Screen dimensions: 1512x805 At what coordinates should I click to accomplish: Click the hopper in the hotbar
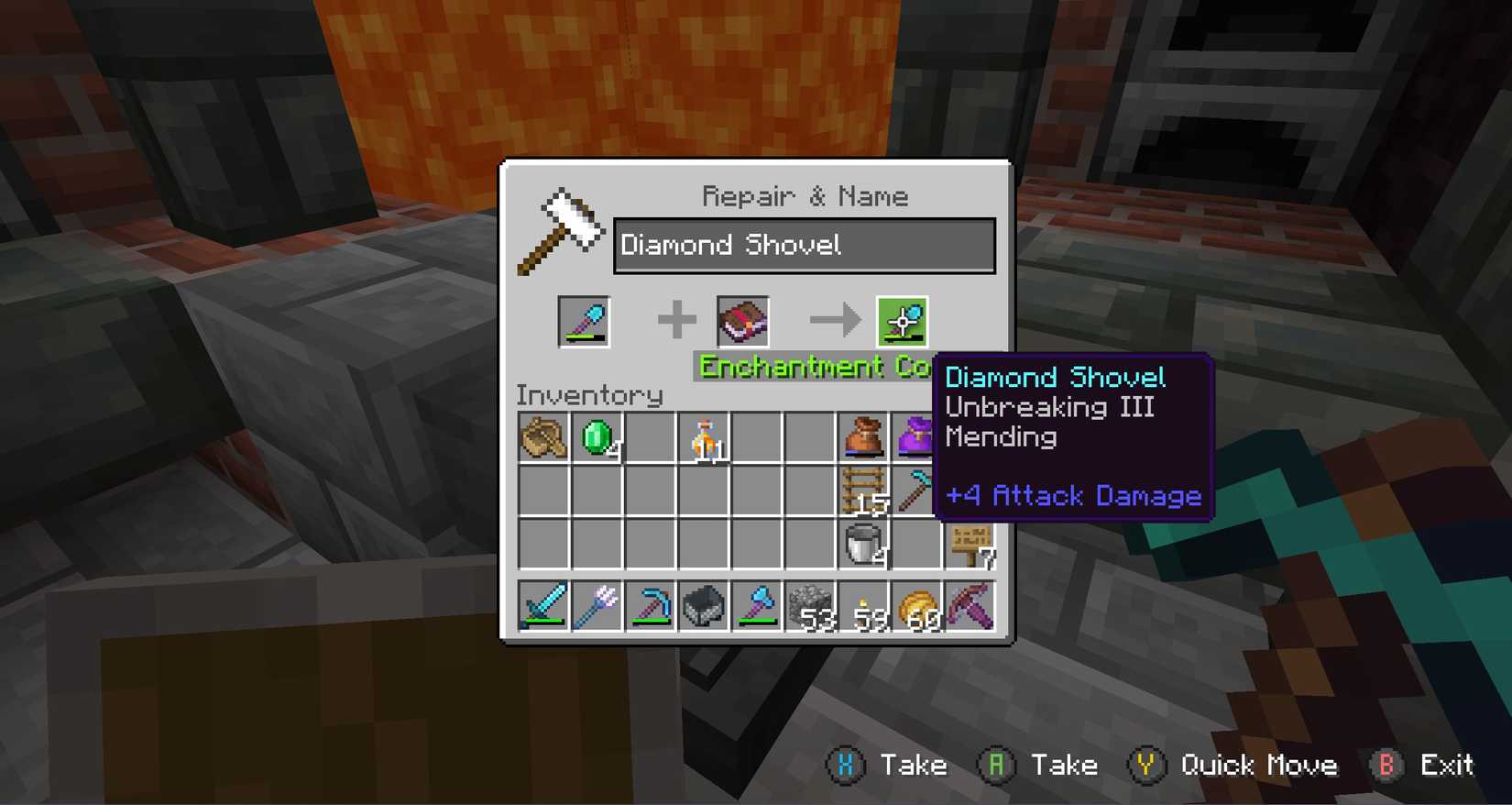pyautogui.click(x=703, y=605)
